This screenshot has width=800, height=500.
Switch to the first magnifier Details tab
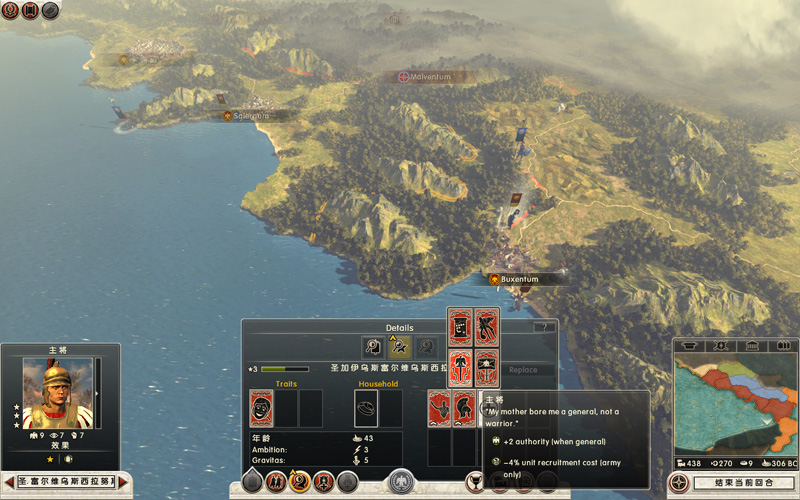tap(373, 348)
